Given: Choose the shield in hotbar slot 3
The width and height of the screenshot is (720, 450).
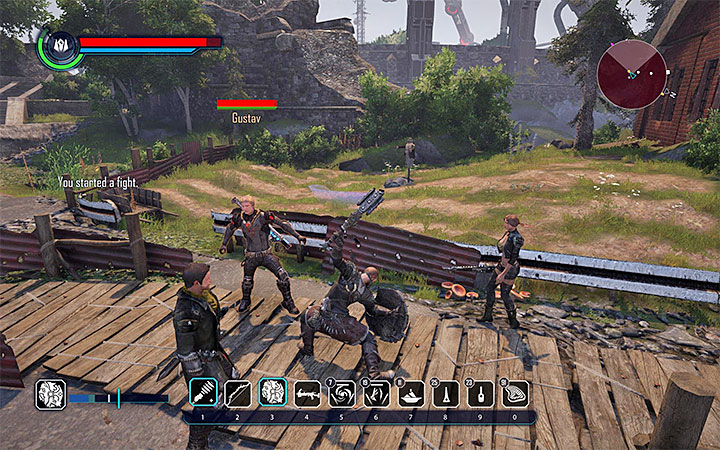Looking at the screenshot, I should pos(273,392).
